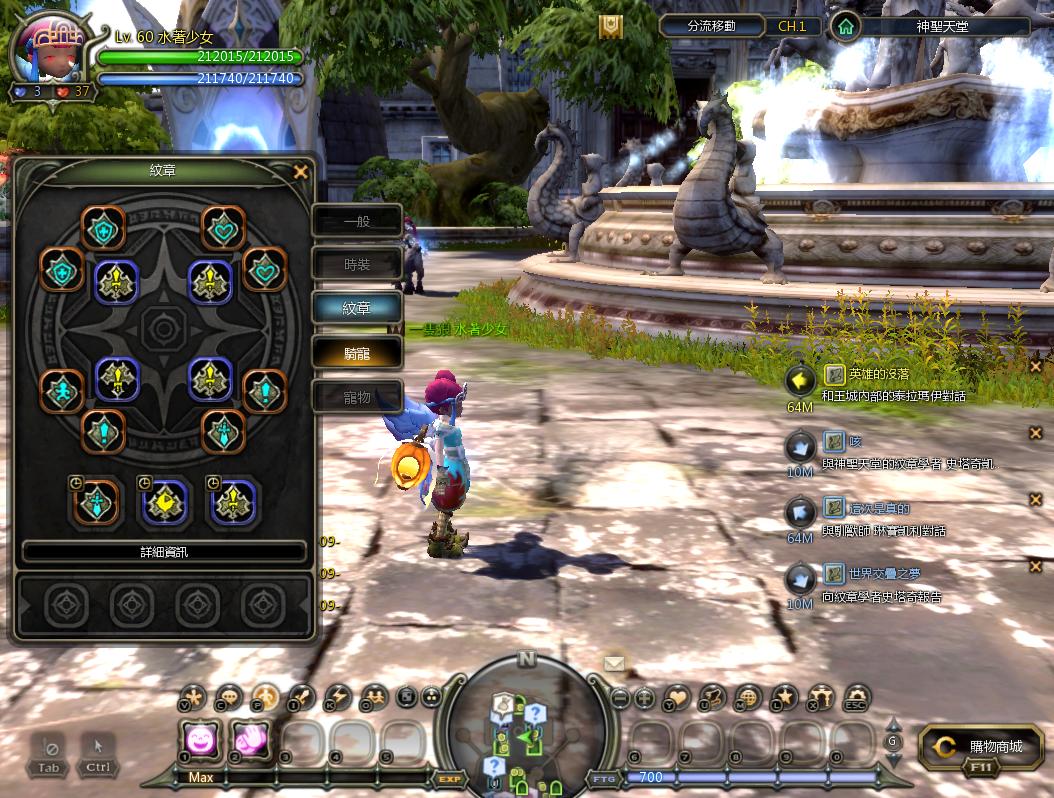Close the 紋章 panel
Image resolution: width=1054 pixels, height=798 pixels.
[x=300, y=172]
